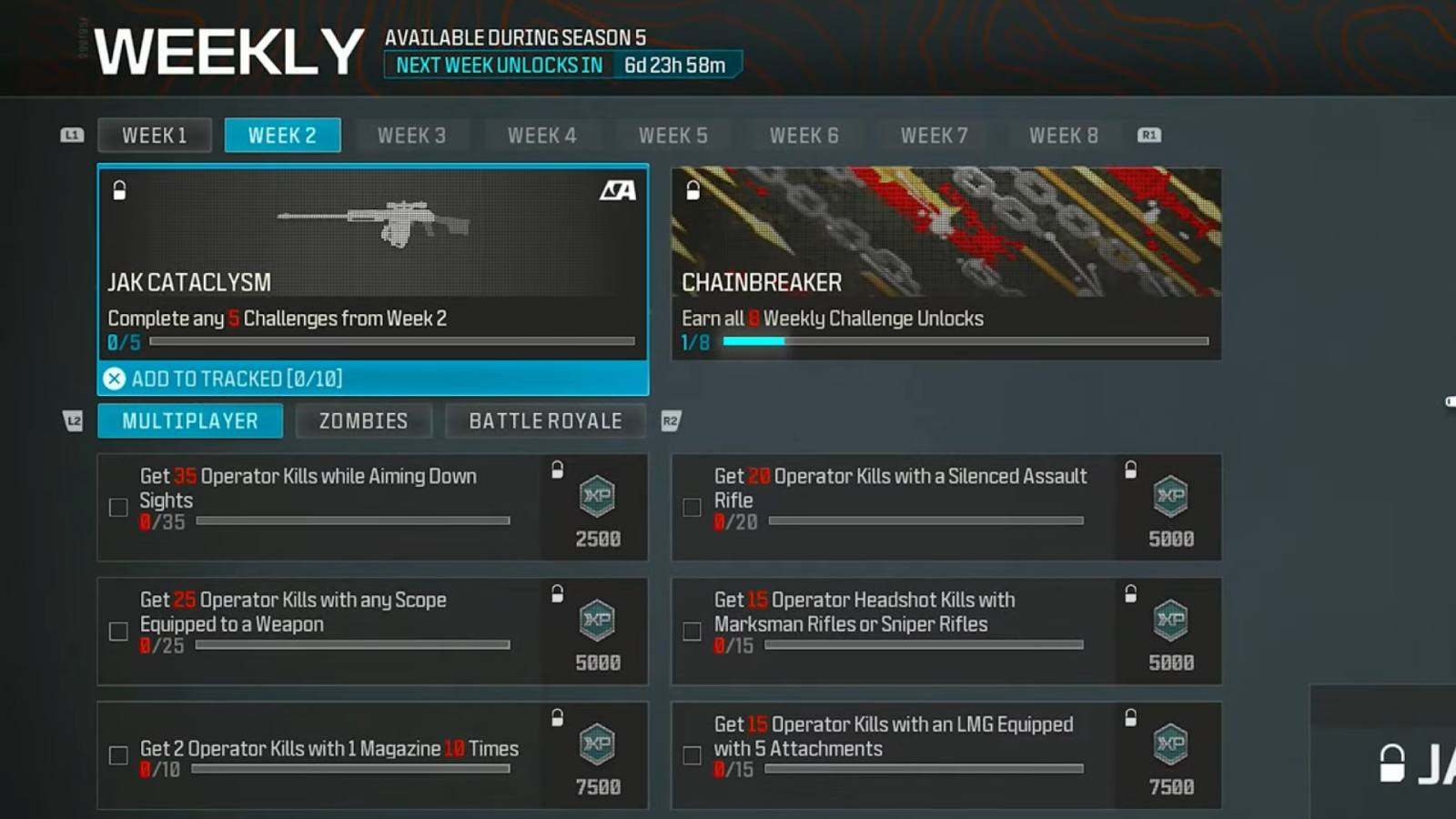Click the R2 icon beside Battle Royale
1456x819 pixels.
[x=672, y=420]
